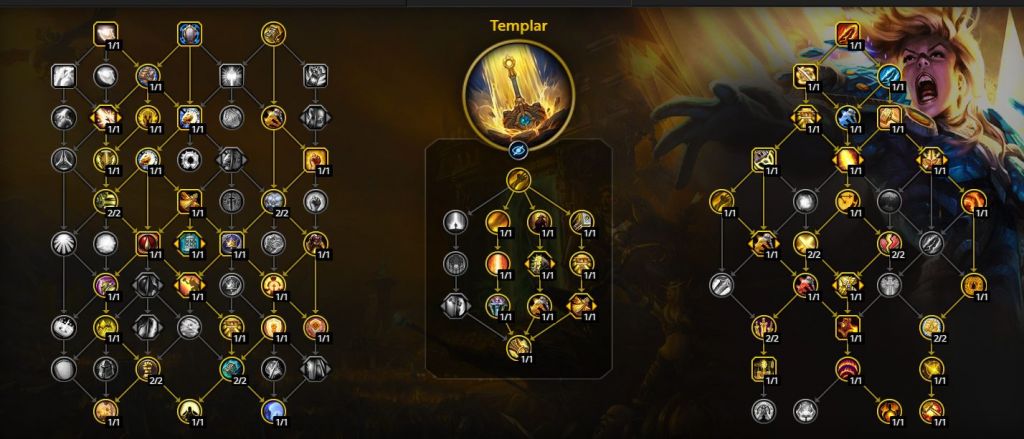The height and width of the screenshot is (439, 1024).
Task: Select the teal square talent in the left tree
Action: tap(189, 242)
